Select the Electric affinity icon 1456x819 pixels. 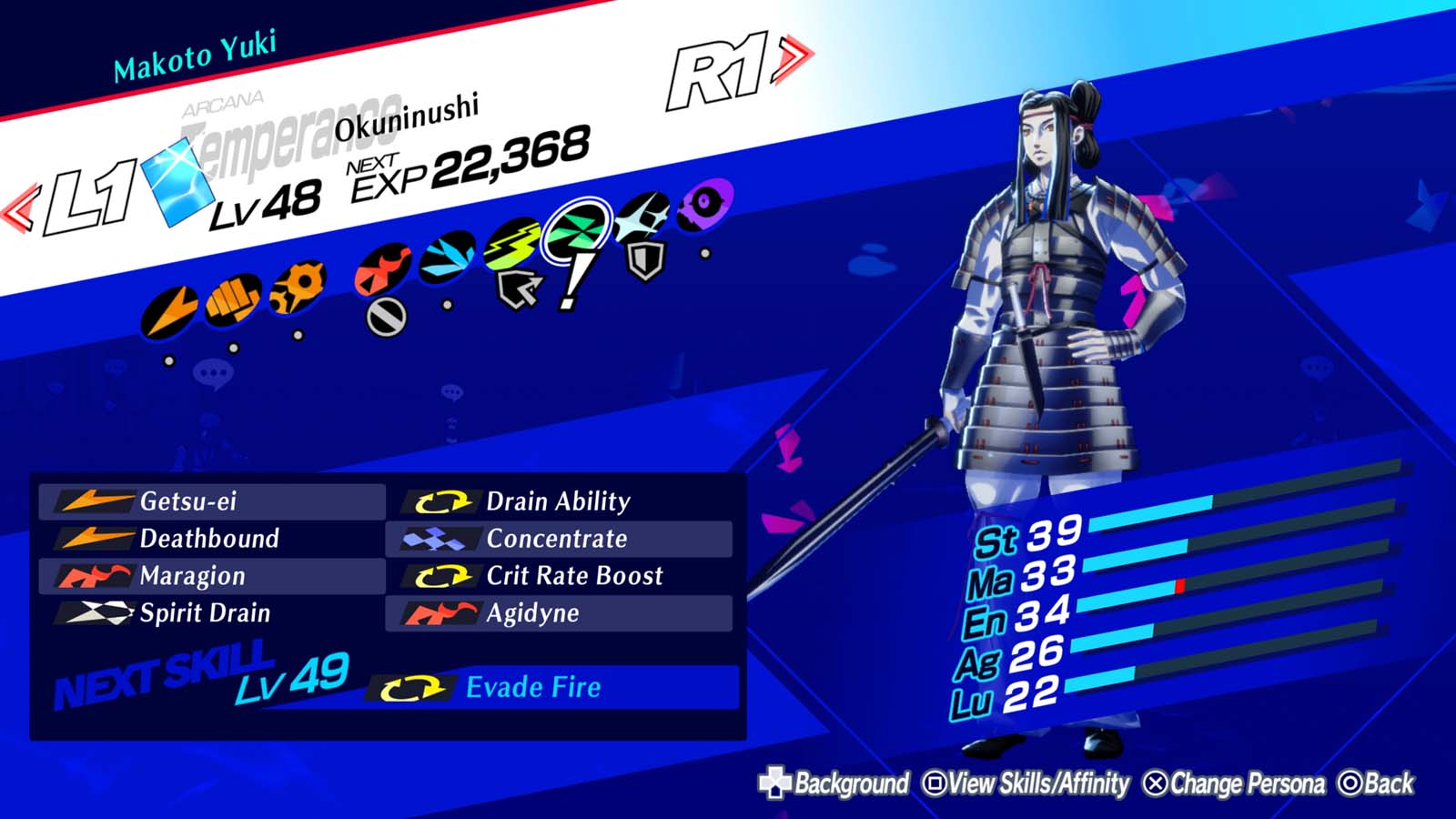click(x=511, y=245)
